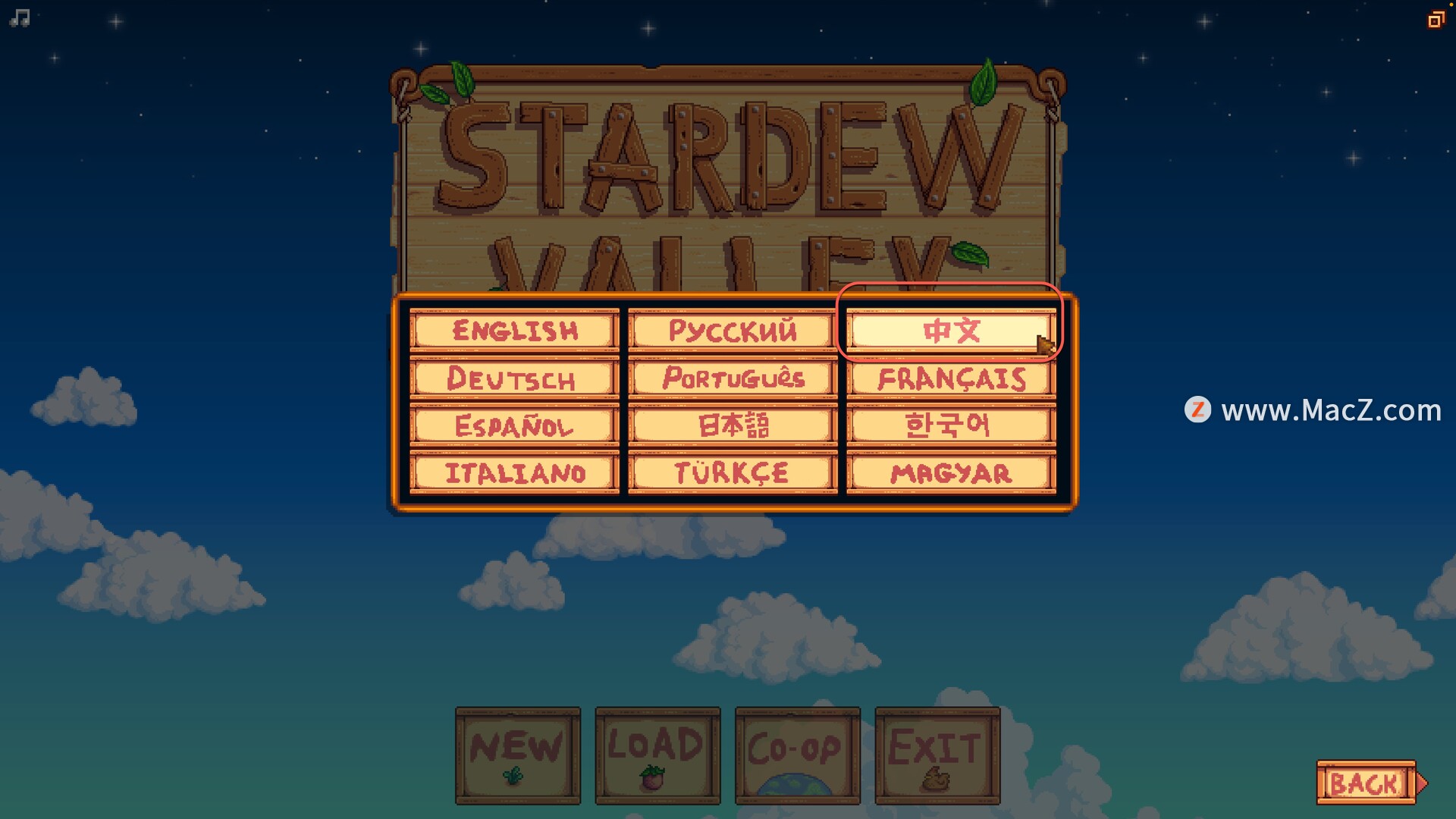1456x819 pixels.
Task: Click the Back button
Action: pyautogui.click(x=1367, y=783)
